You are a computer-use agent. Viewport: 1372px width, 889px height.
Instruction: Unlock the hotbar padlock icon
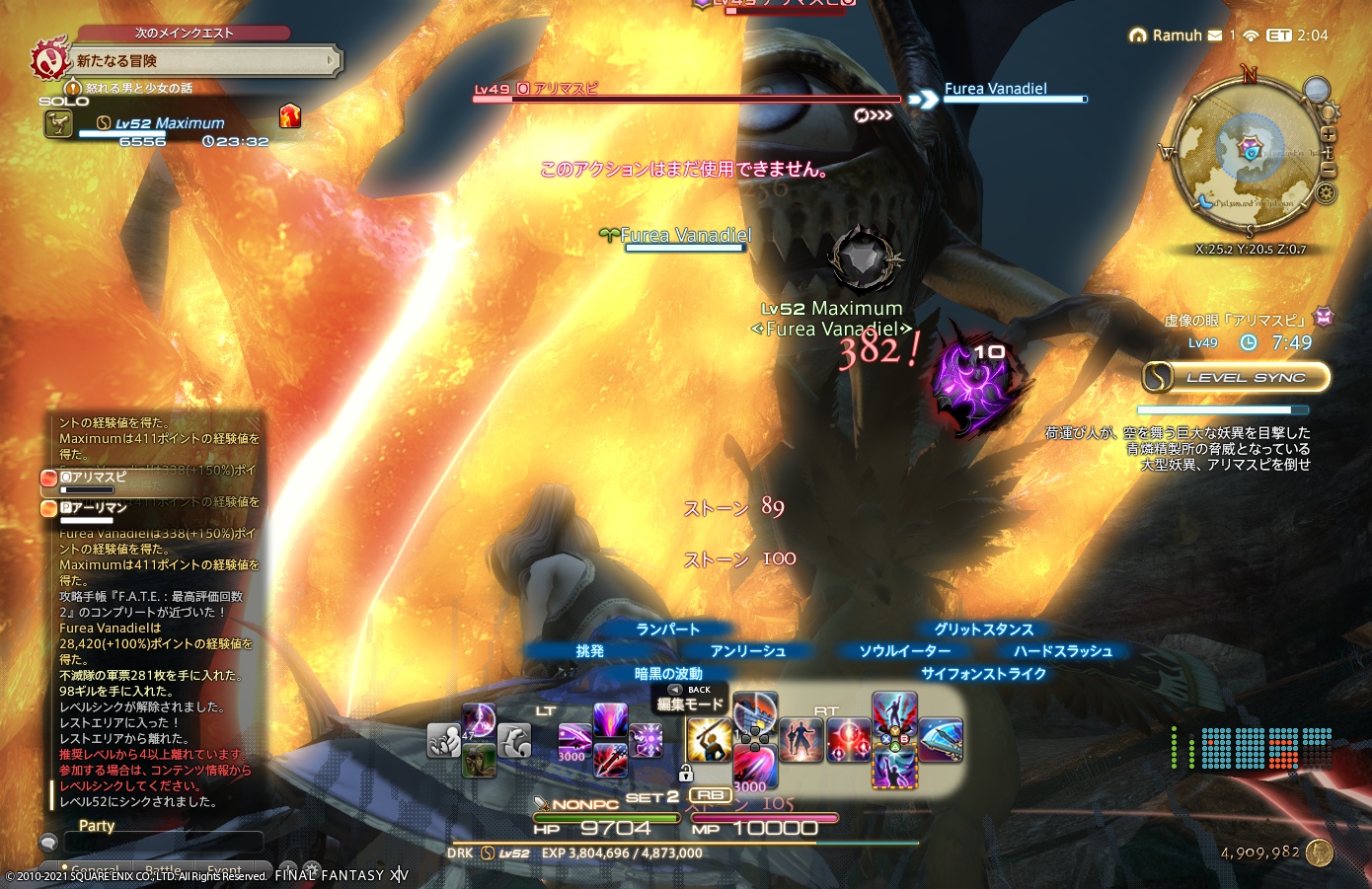(x=686, y=772)
